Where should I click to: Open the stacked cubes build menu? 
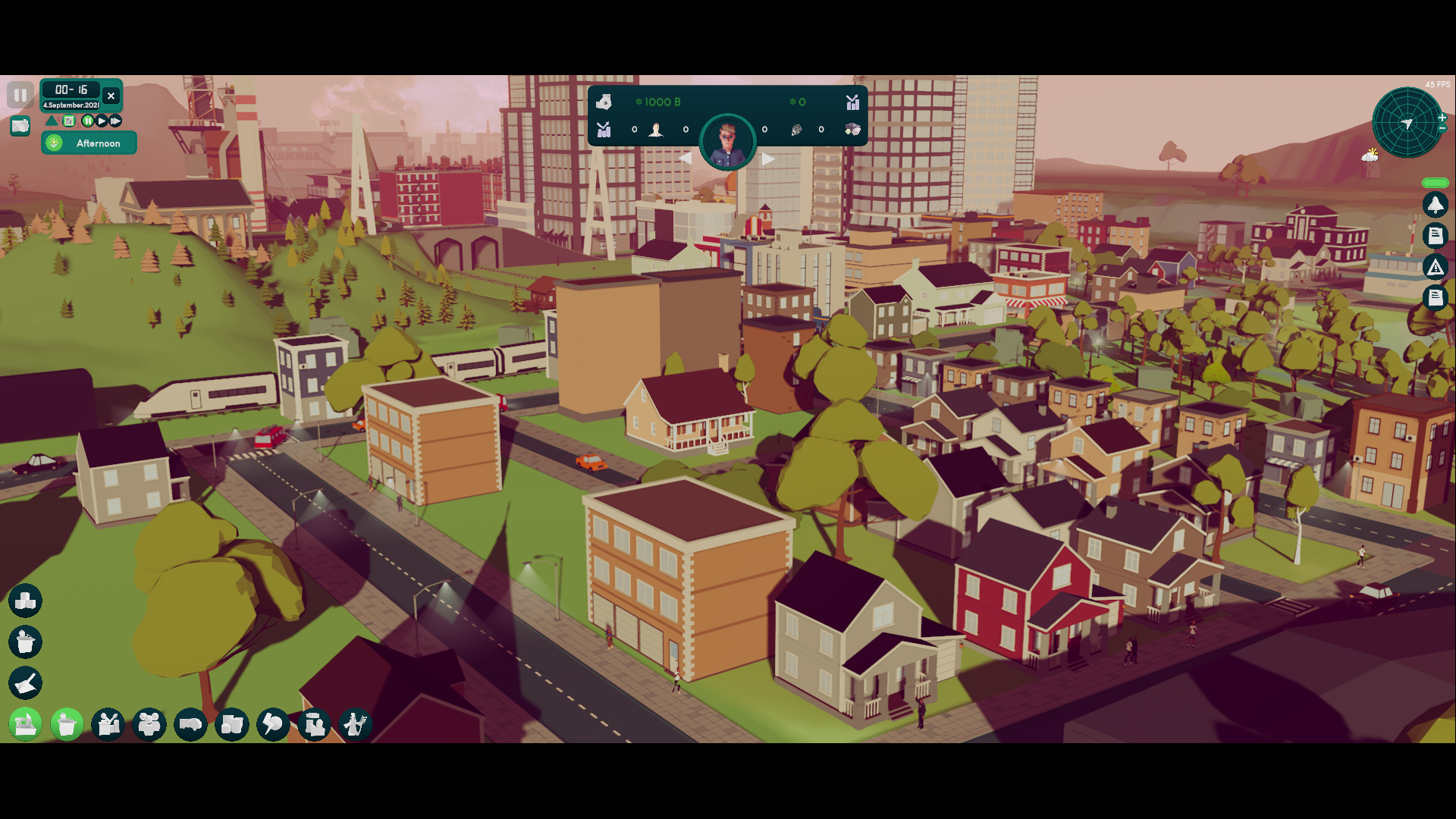click(26, 601)
